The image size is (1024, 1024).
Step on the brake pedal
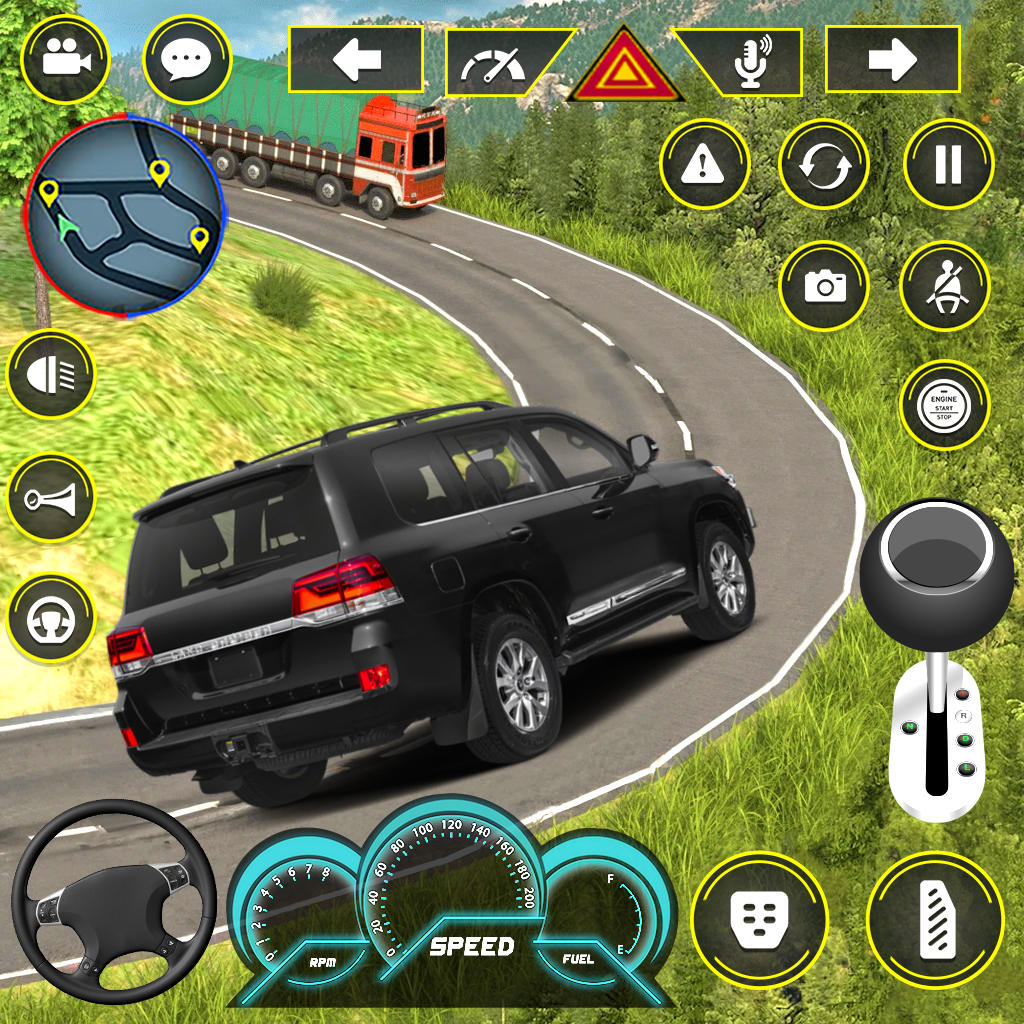tap(759, 918)
